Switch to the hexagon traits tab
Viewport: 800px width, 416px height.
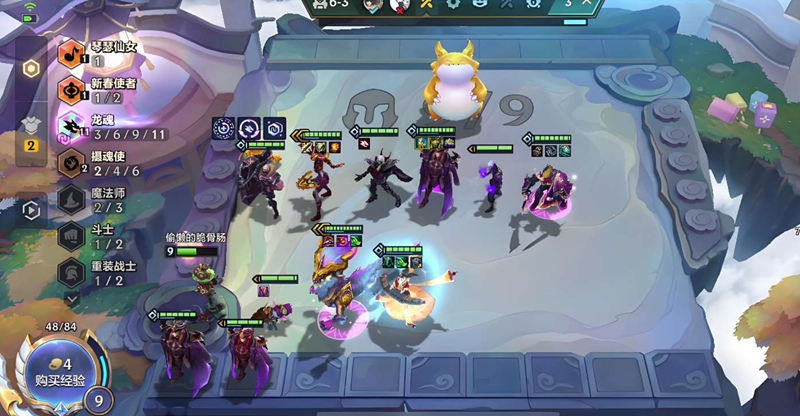tap(31, 68)
